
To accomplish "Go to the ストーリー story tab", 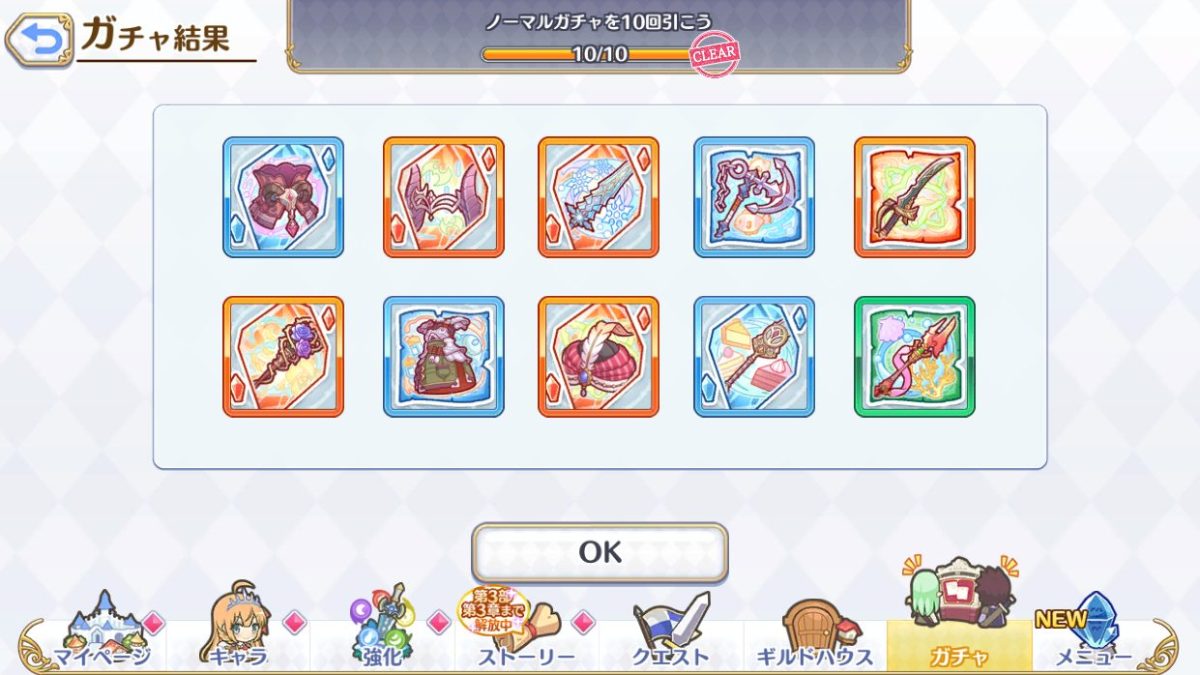I will click(527, 632).
